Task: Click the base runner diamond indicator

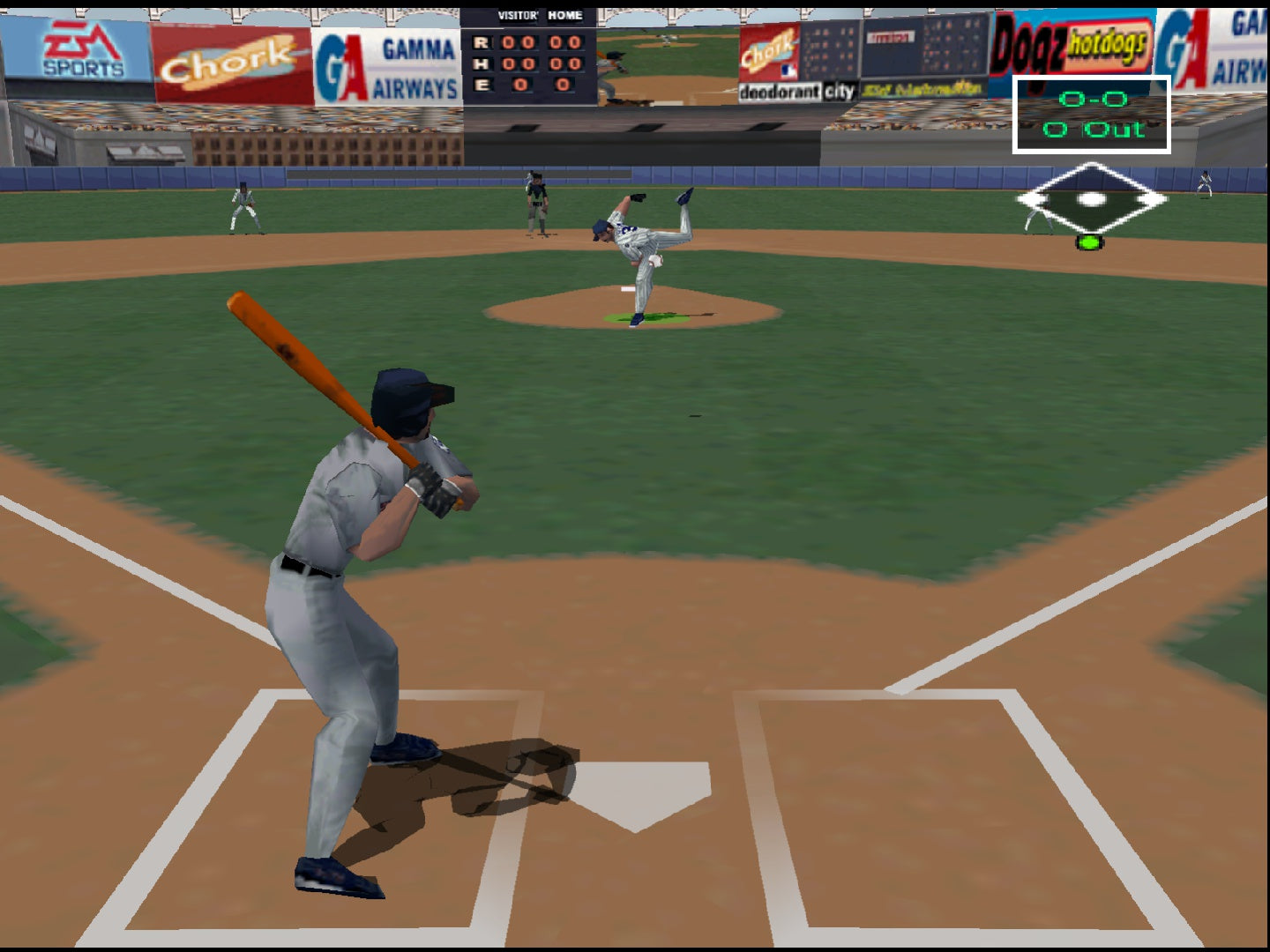Action: tap(1091, 201)
